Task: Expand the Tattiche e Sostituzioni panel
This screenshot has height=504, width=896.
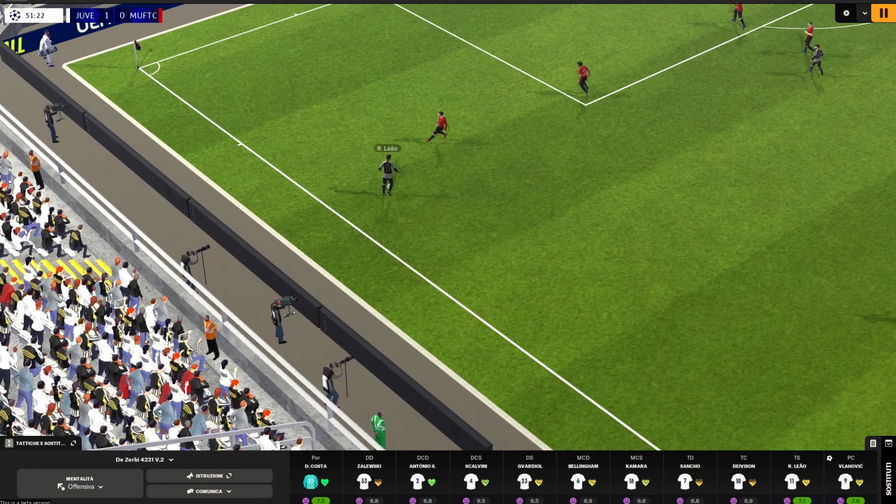Action: (x=40, y=443)
